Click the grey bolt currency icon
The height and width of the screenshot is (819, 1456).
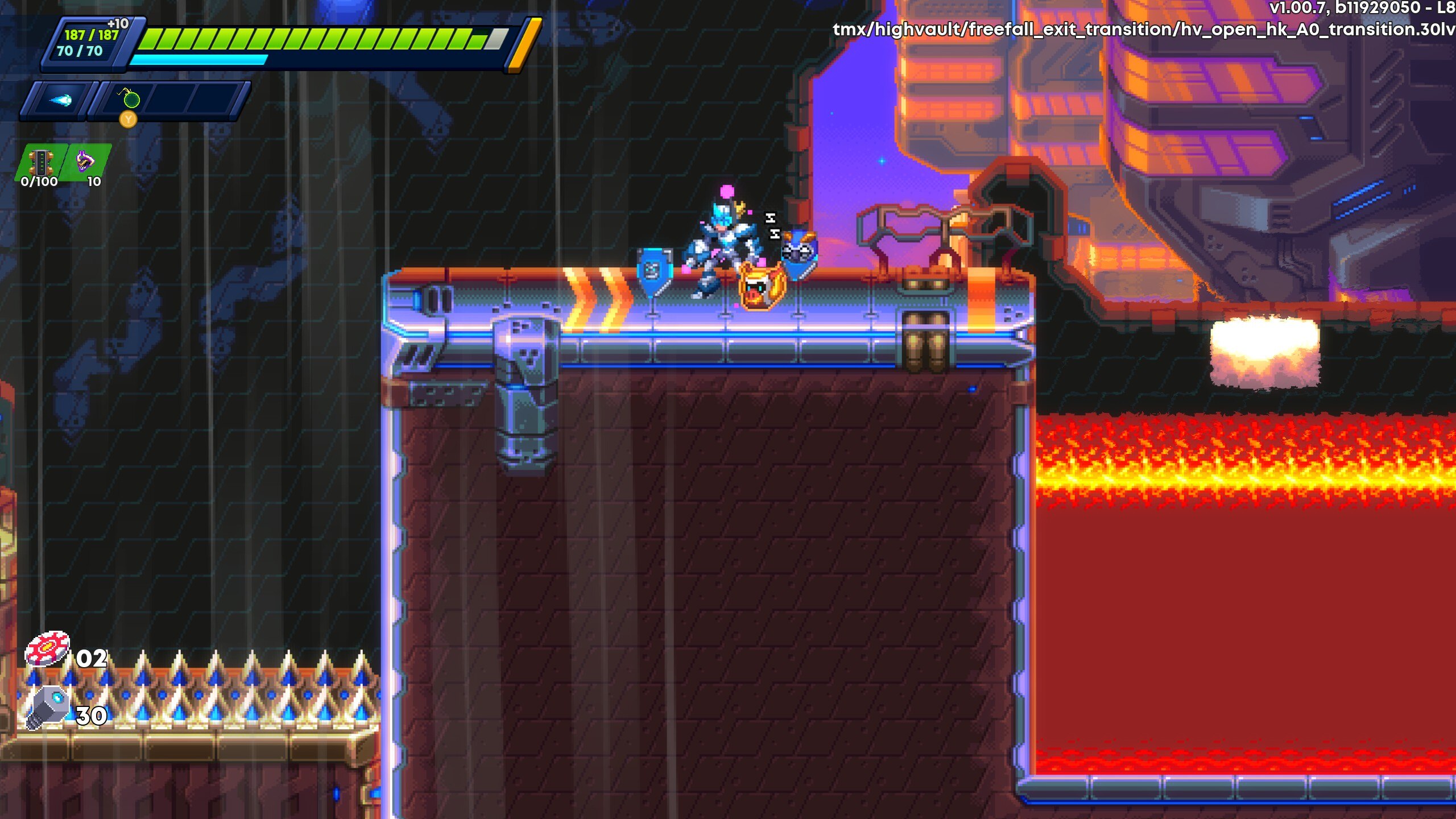(48, 707)
